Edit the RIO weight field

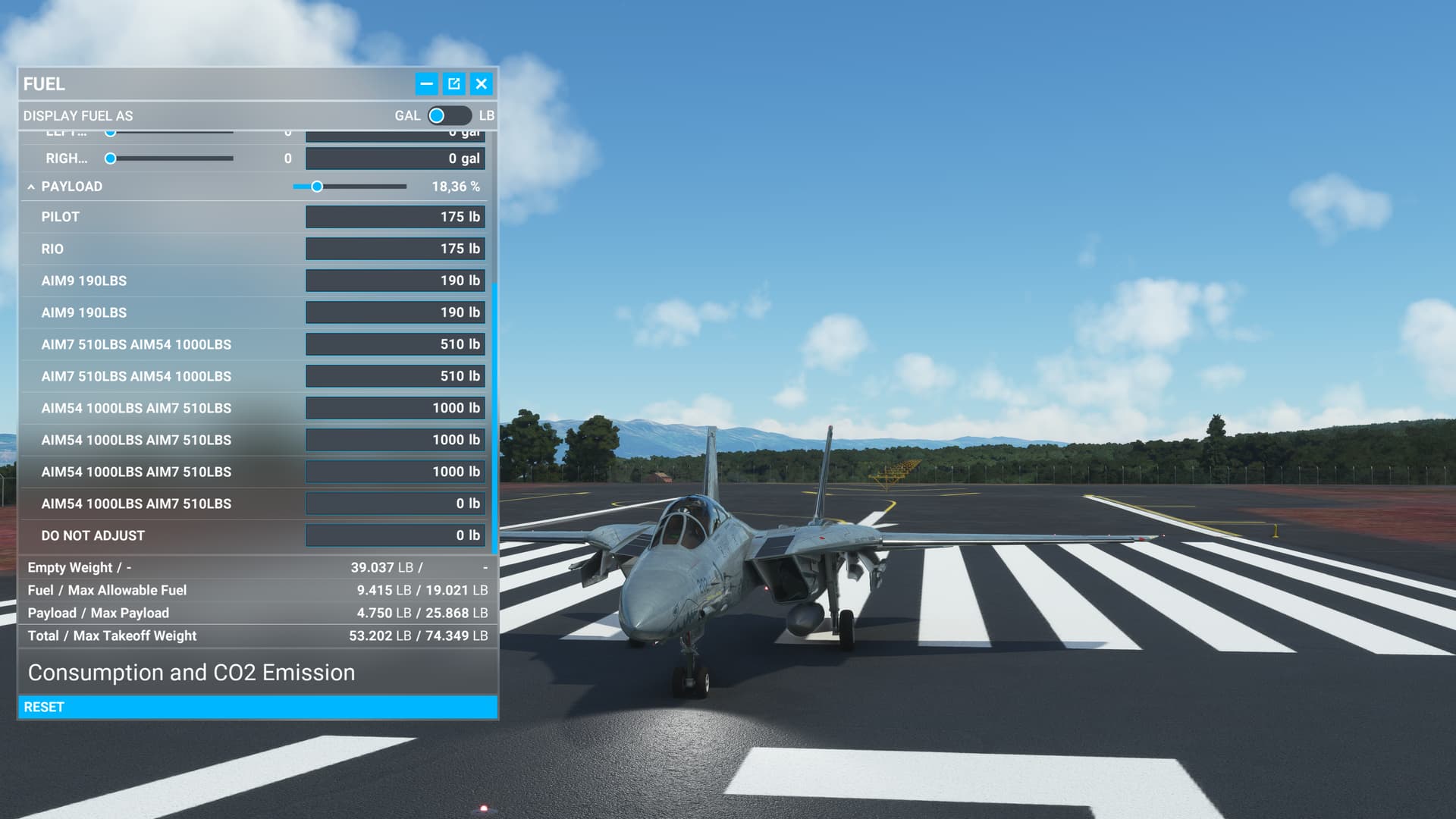pos(394,249)
